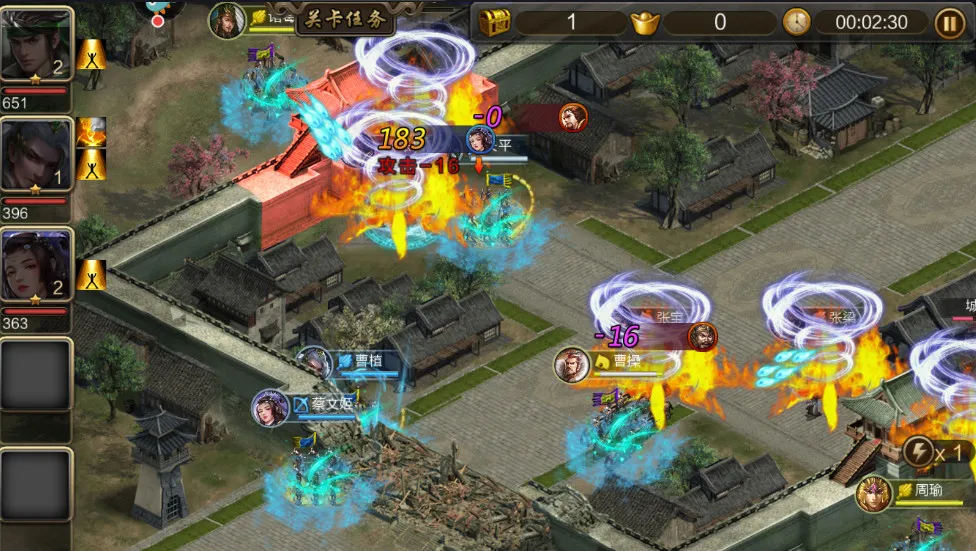Toggle the x1 battle speed button
Screen dimensions: 976x551
click(938, 452)
